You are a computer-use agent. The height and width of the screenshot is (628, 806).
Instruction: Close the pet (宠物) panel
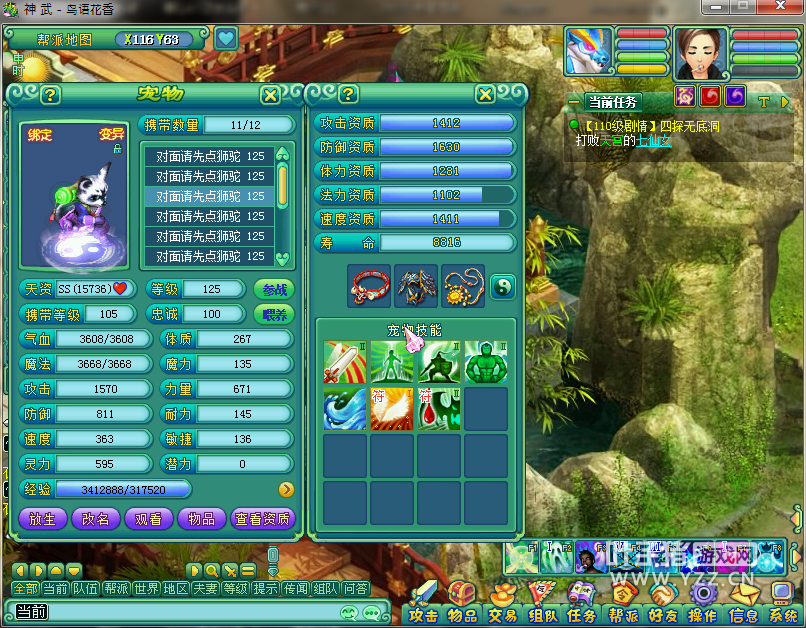click(270, 95)
